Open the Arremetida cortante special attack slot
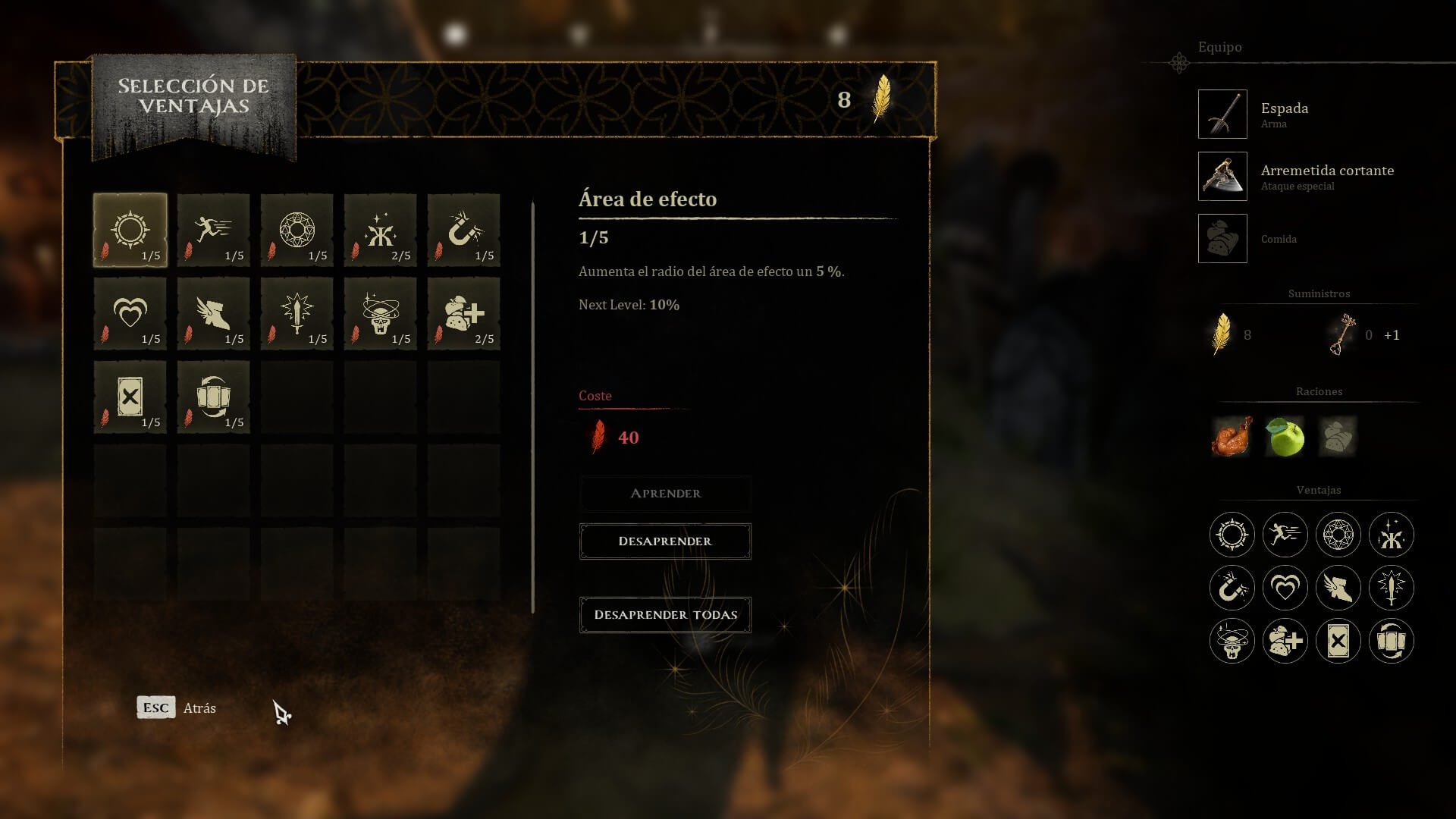 tap(1222, 177)
